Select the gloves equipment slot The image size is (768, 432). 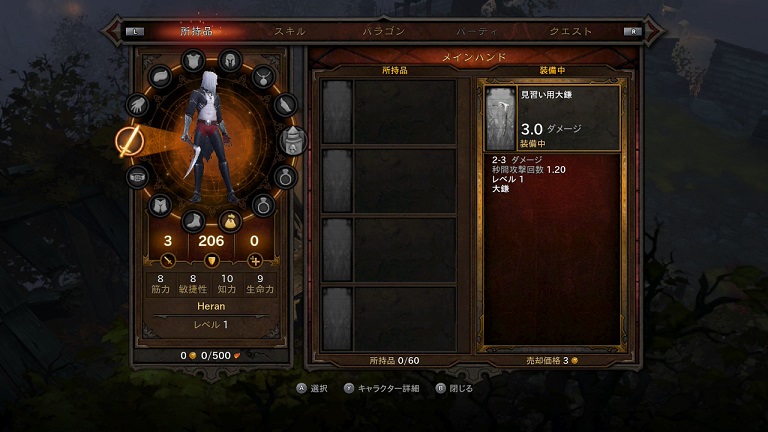pos(138,104)
